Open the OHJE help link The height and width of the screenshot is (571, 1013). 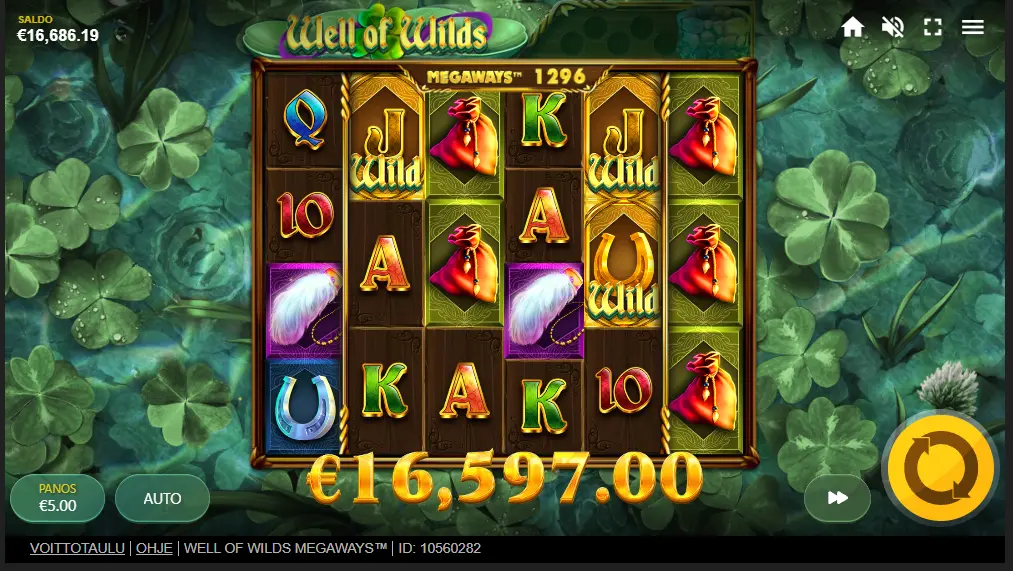pyautogui.click(x=154, y=548)
